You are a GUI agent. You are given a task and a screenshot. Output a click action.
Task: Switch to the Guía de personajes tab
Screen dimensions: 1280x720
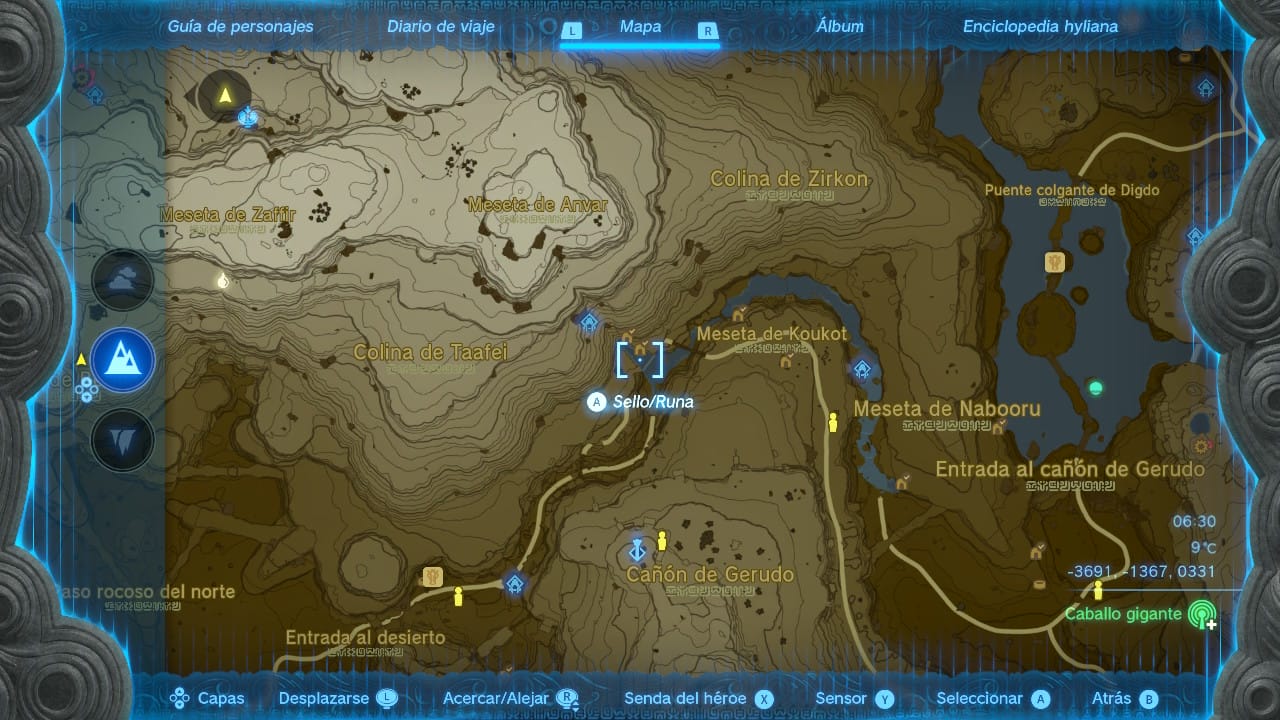click(x=240, y=27)
